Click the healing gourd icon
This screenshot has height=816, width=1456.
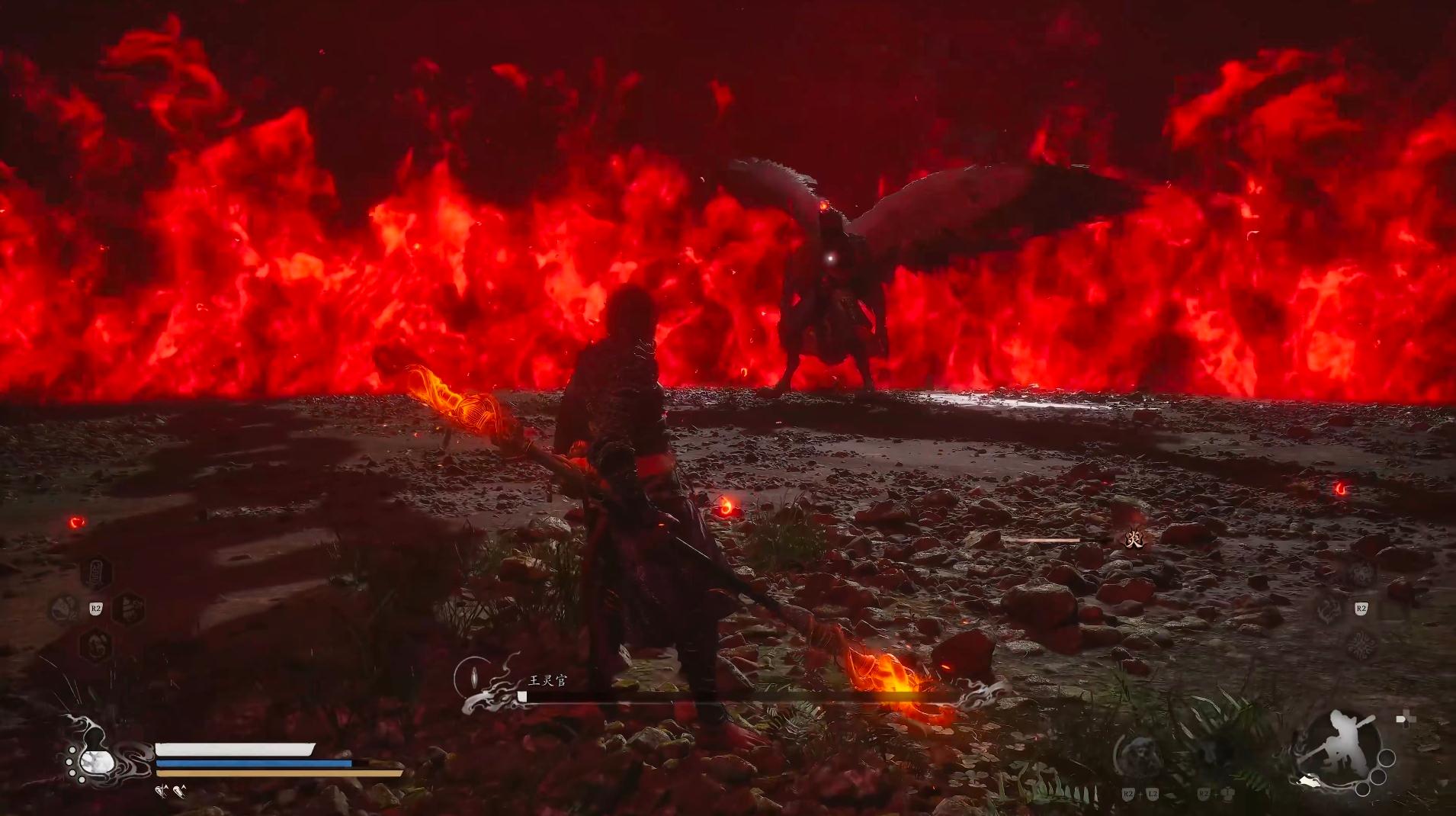click(x=98, y=759)
